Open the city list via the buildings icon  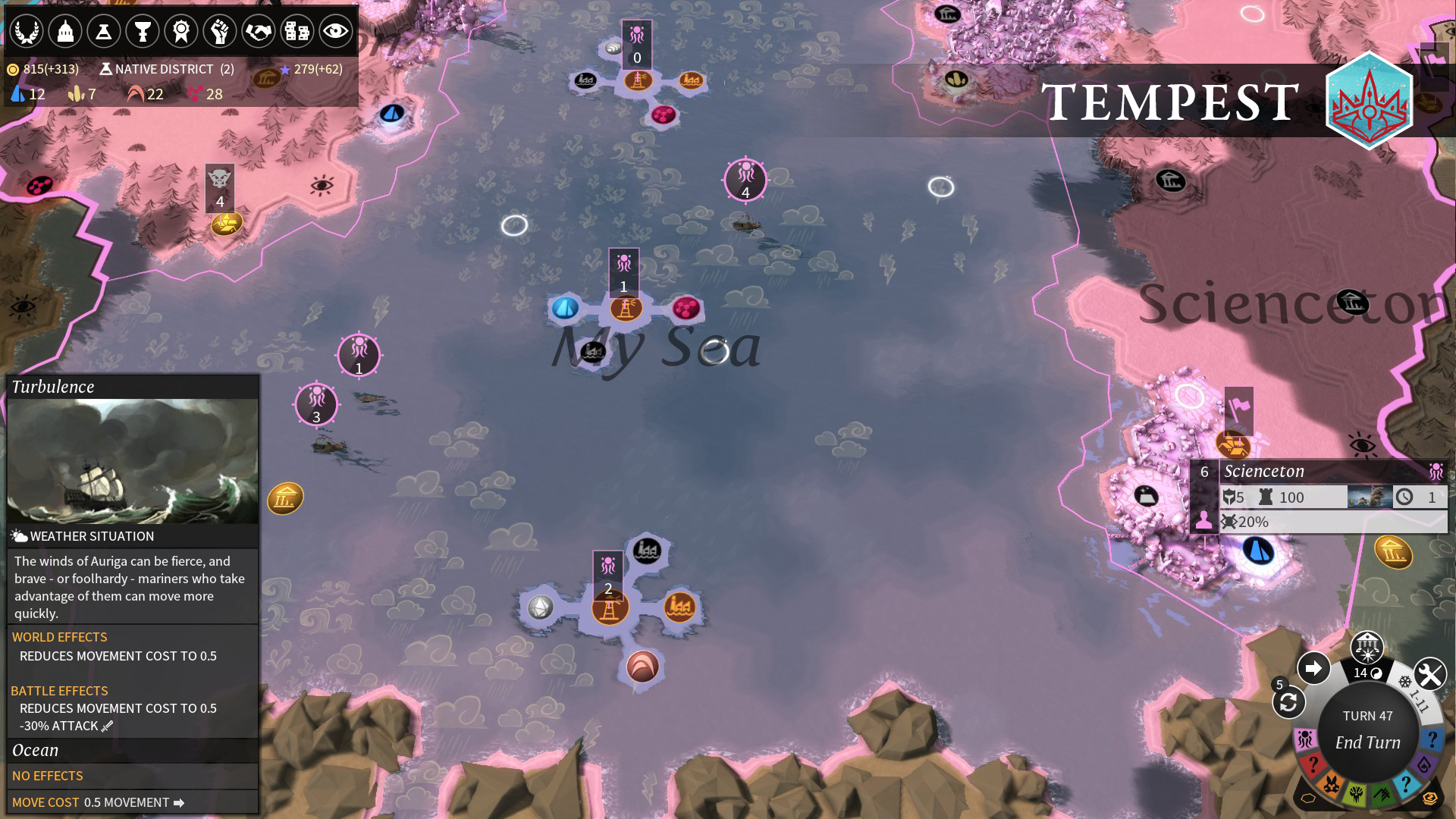297,31
